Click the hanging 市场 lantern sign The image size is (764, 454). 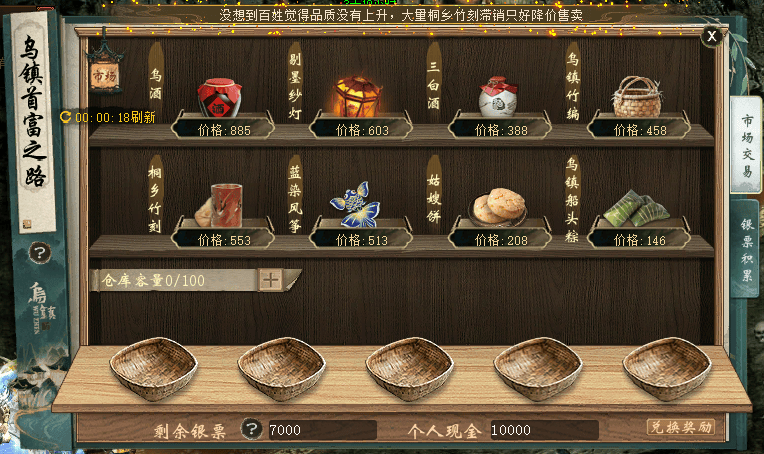(x=104, y=74)
